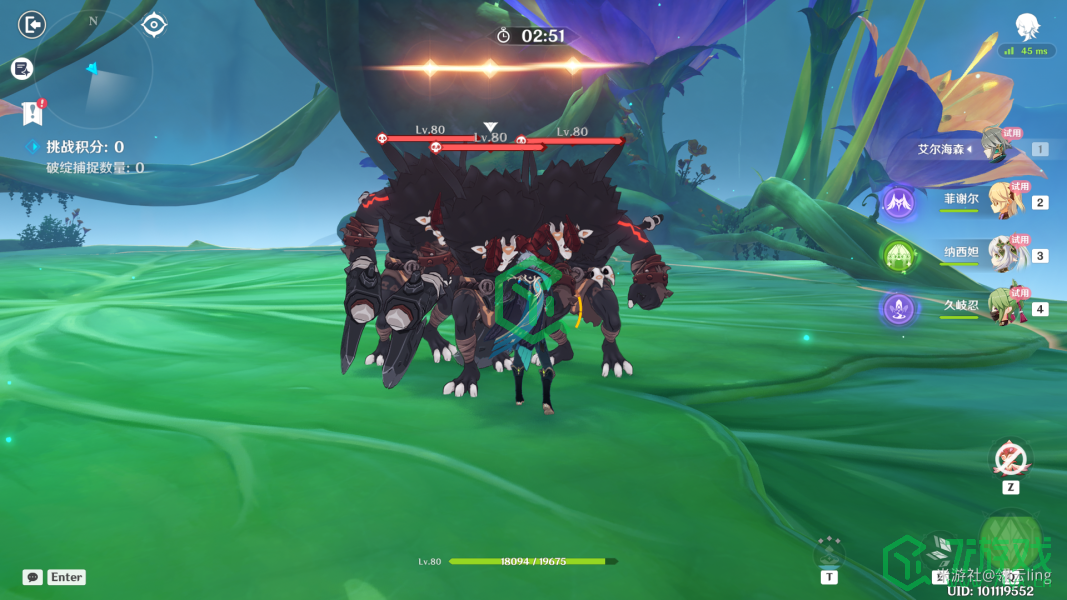Activate 菲谢尔's purple elemental burst icon

tap(898, 203)
